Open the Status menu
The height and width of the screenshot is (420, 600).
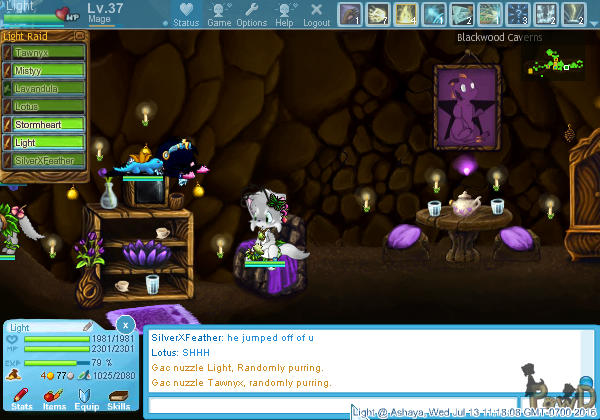pos(186,14)
